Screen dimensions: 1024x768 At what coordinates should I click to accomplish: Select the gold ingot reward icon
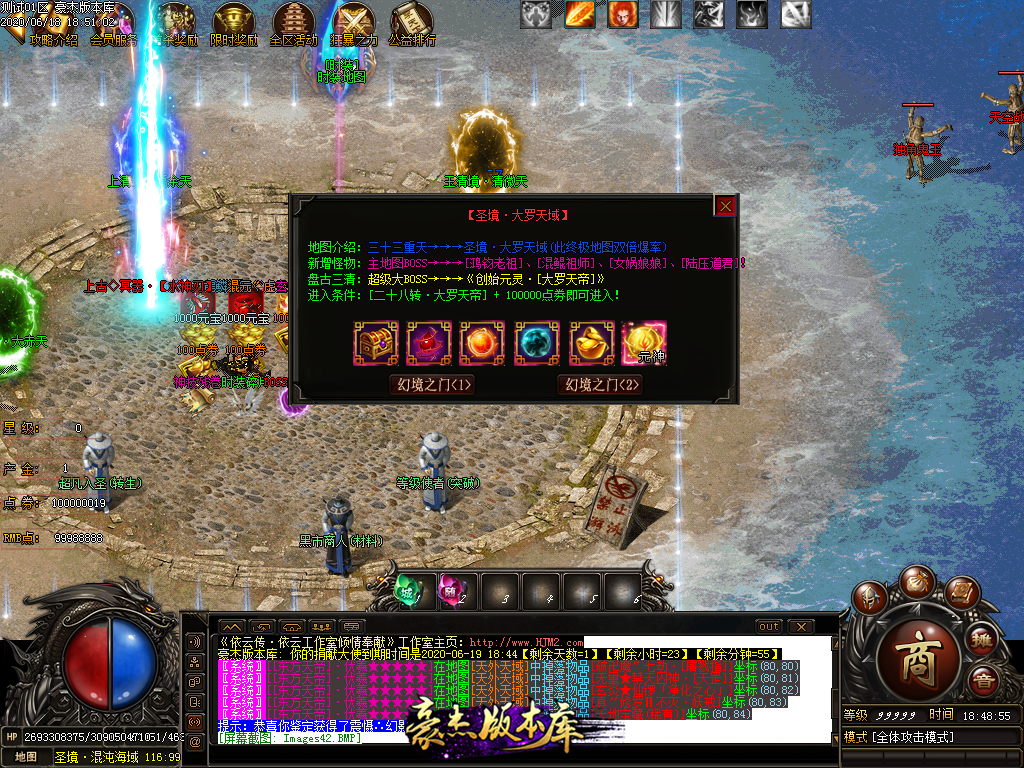coord(592,343)
